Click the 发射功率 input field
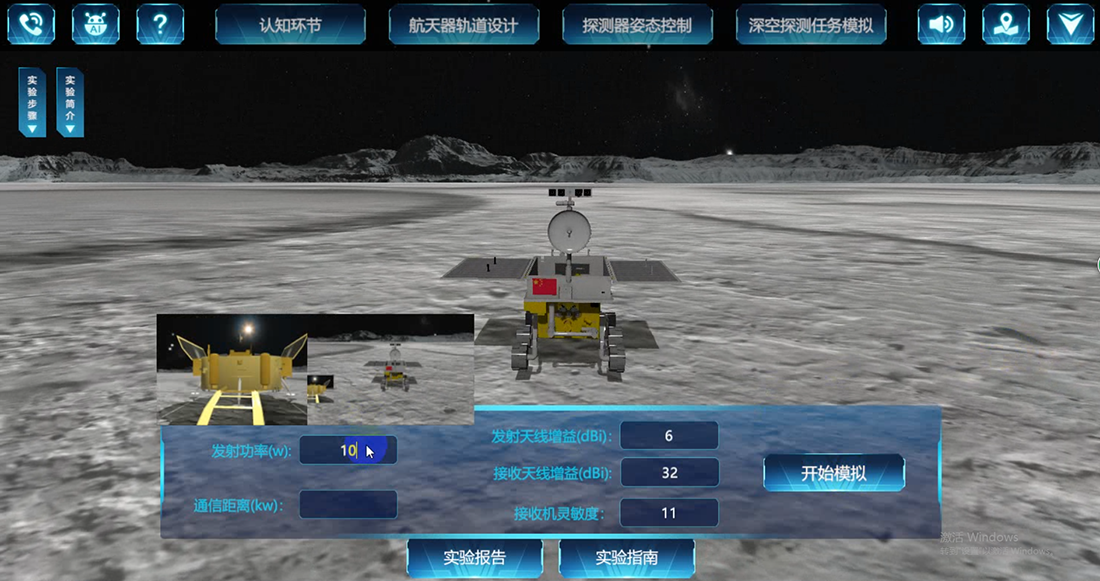 [347, 450]
